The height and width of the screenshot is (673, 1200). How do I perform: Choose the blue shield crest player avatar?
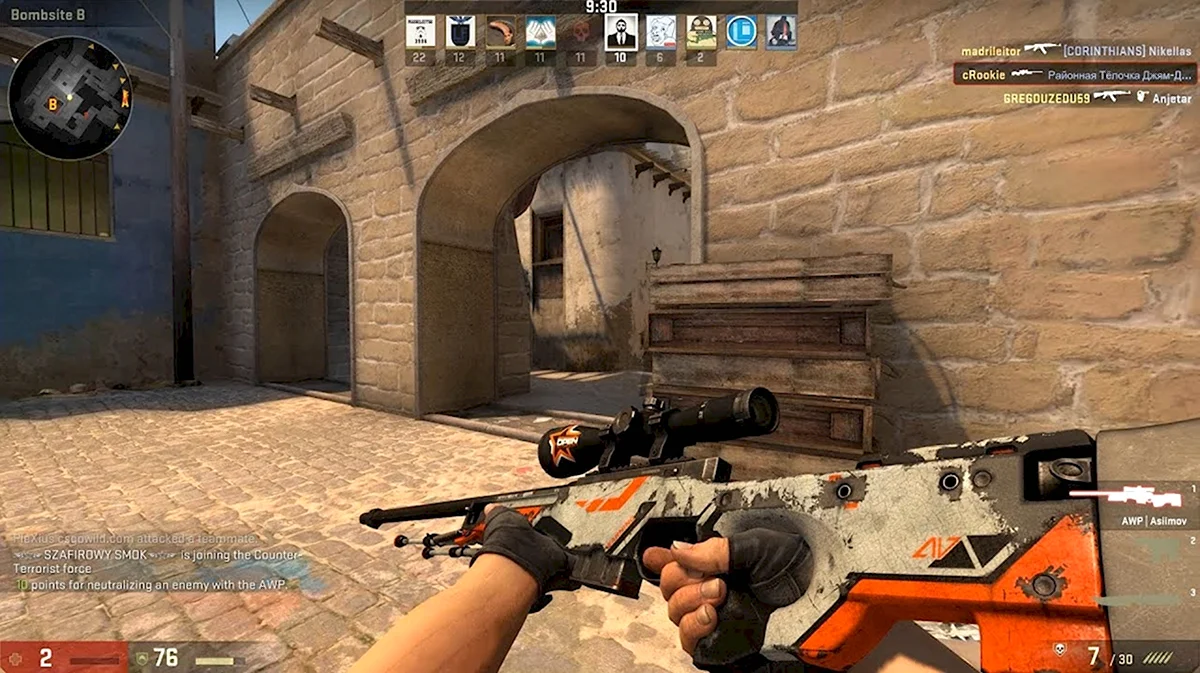pyautogui.click(x=460, y=33)
